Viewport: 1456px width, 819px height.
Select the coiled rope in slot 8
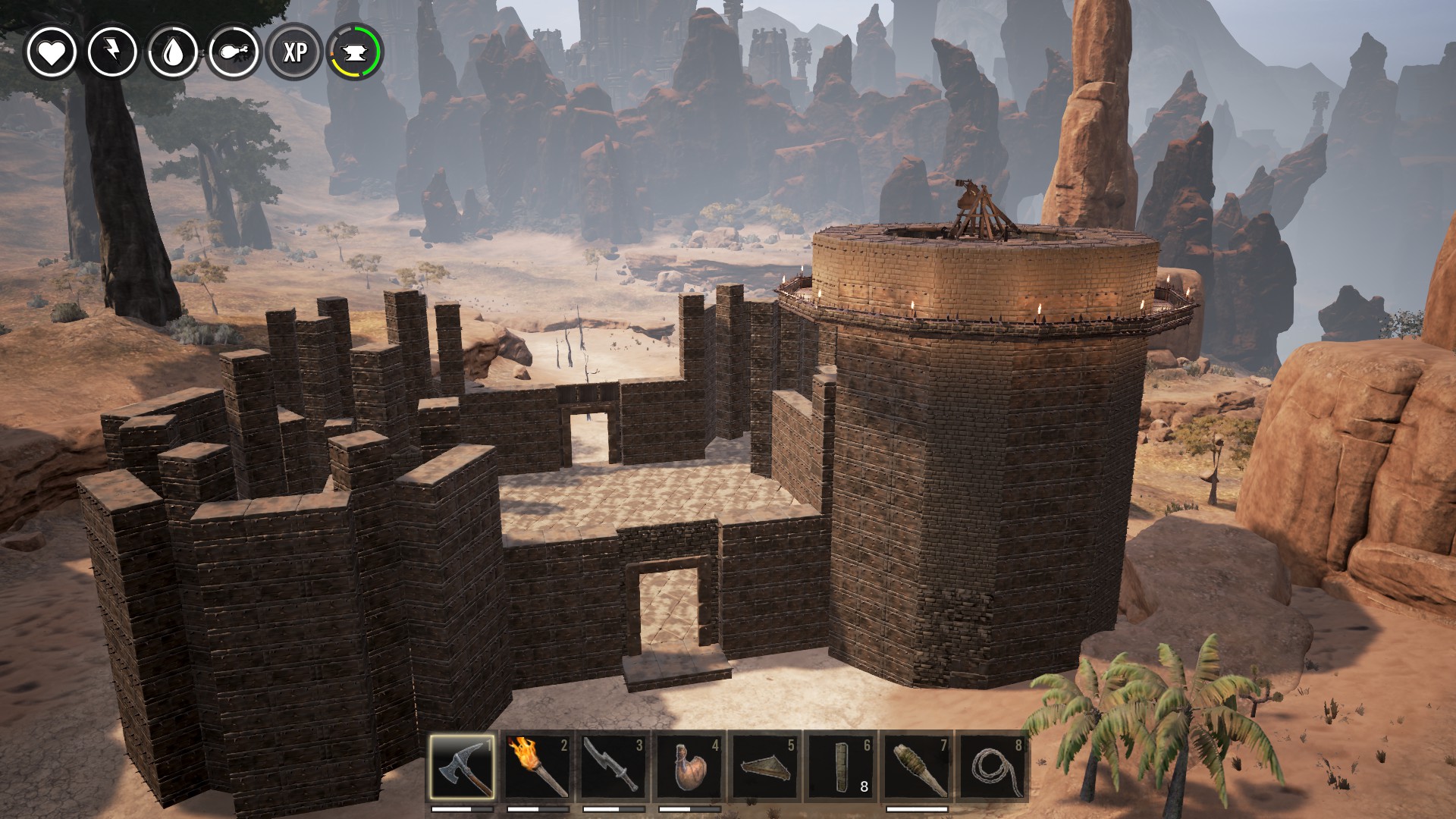coord(992,766)
